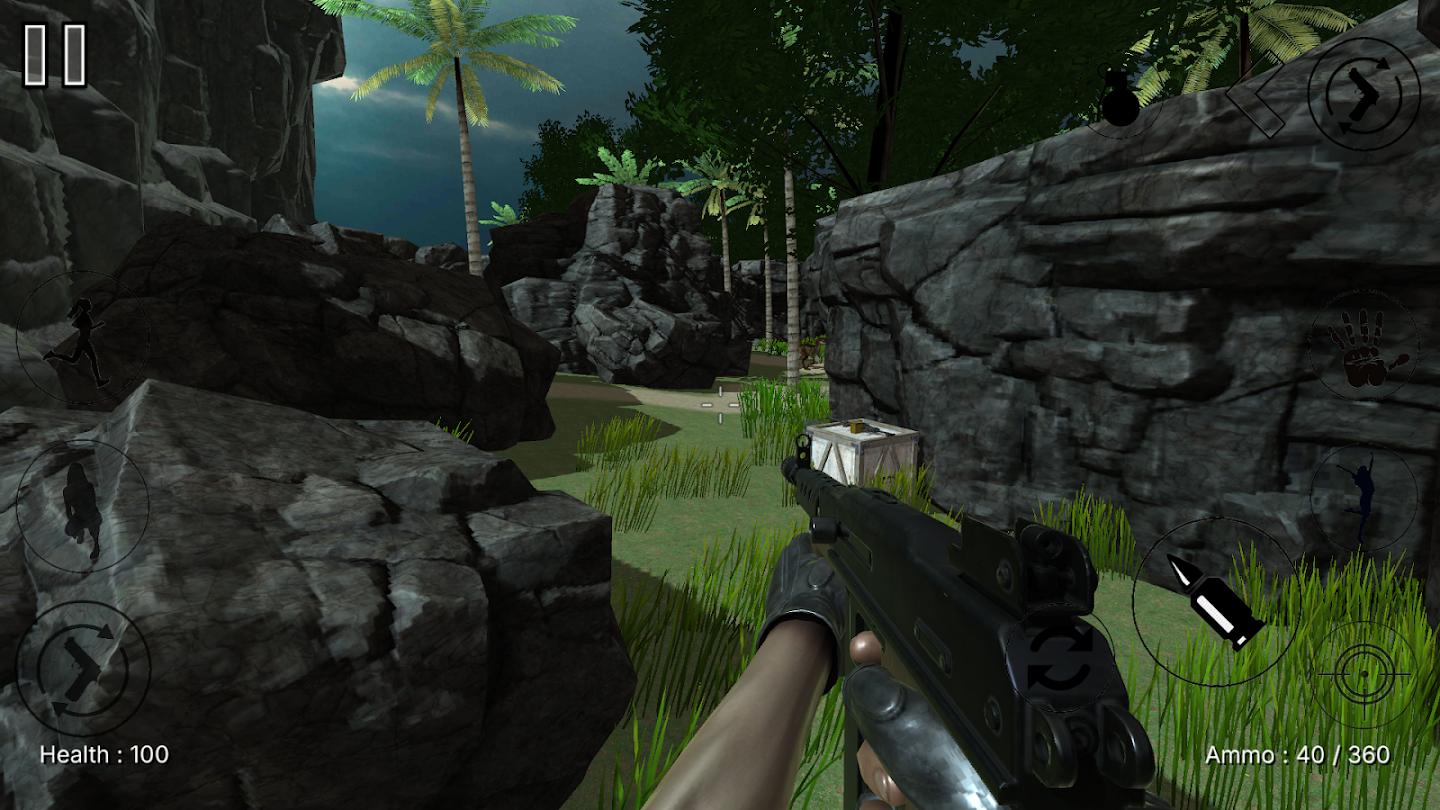Throw a grenade using the grenade icon

click(1120, 99)
